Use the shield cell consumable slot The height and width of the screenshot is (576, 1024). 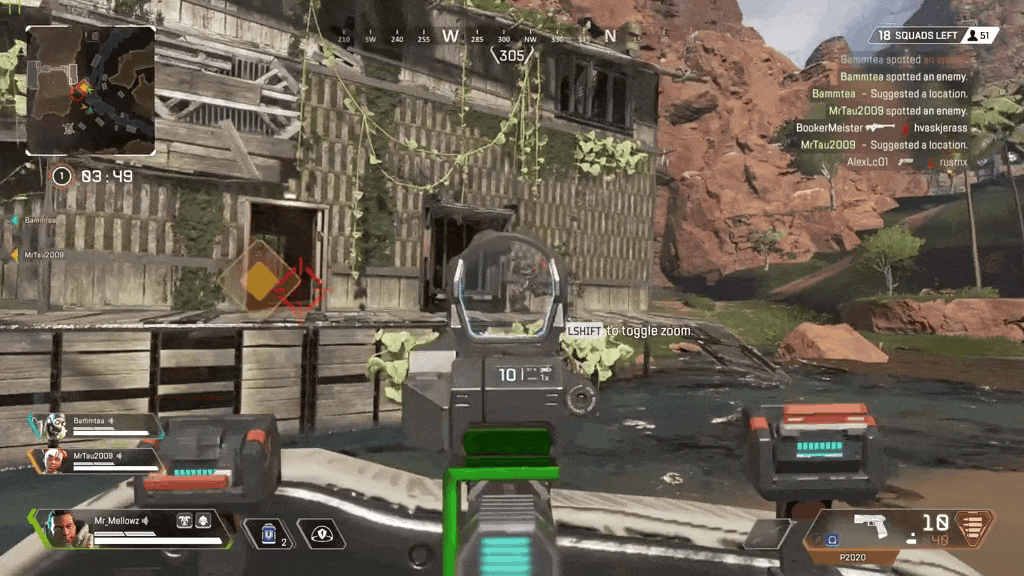click(x=268, y=533)
